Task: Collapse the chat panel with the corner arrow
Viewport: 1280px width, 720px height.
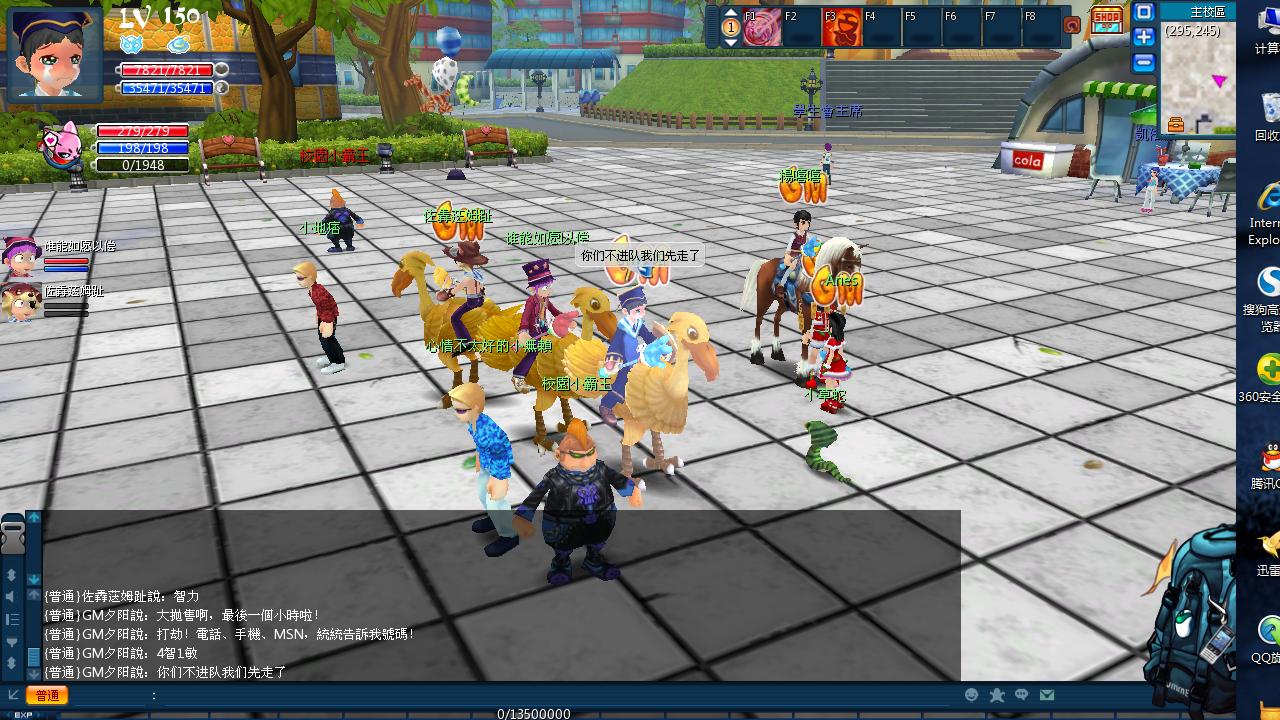Action: pos(14,693)
